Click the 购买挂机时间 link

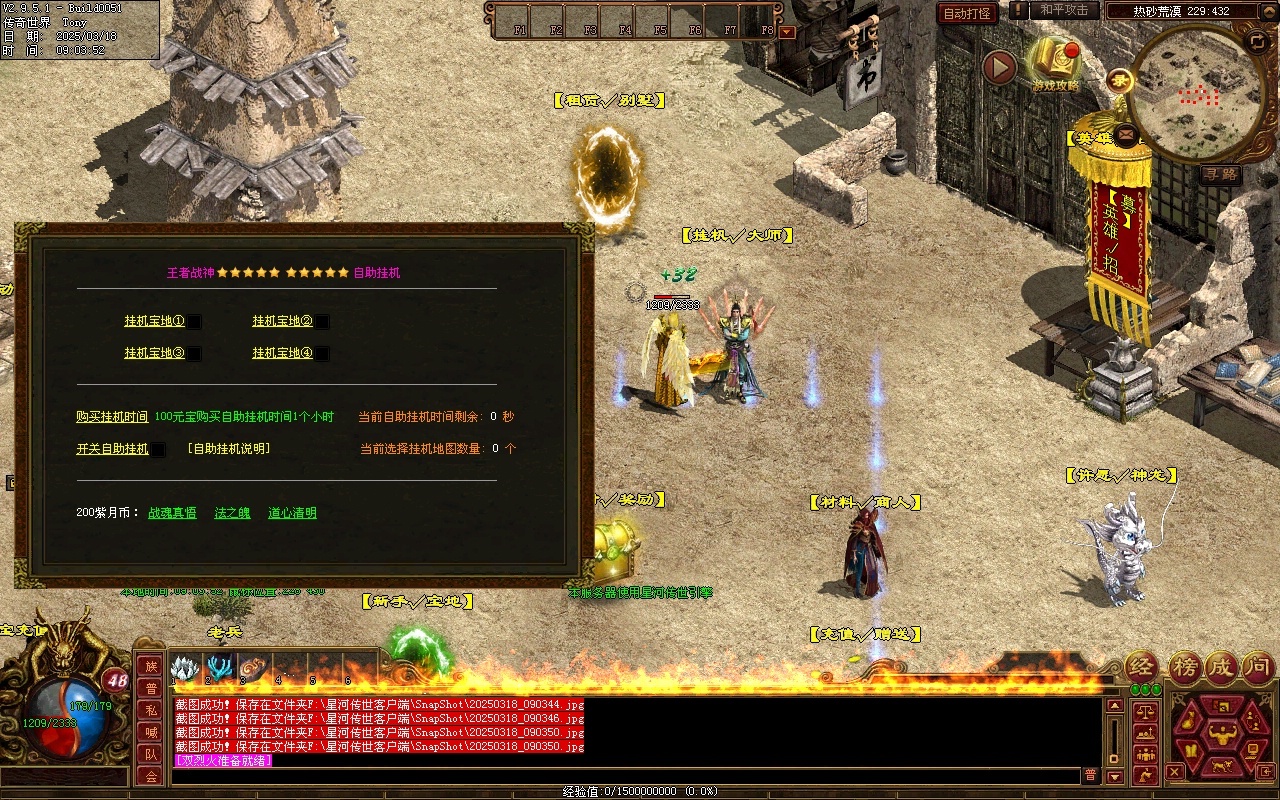112,417
